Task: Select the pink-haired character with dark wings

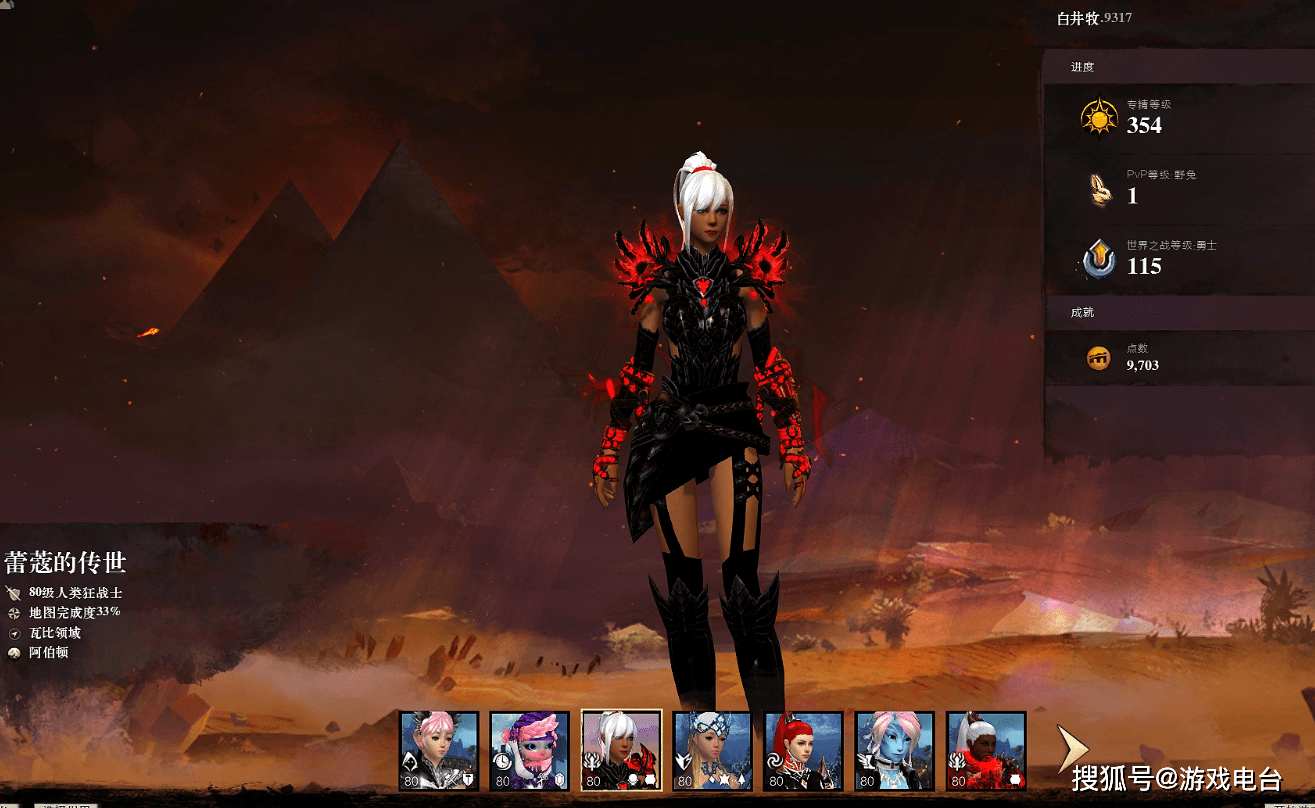Action: (439, 751)
